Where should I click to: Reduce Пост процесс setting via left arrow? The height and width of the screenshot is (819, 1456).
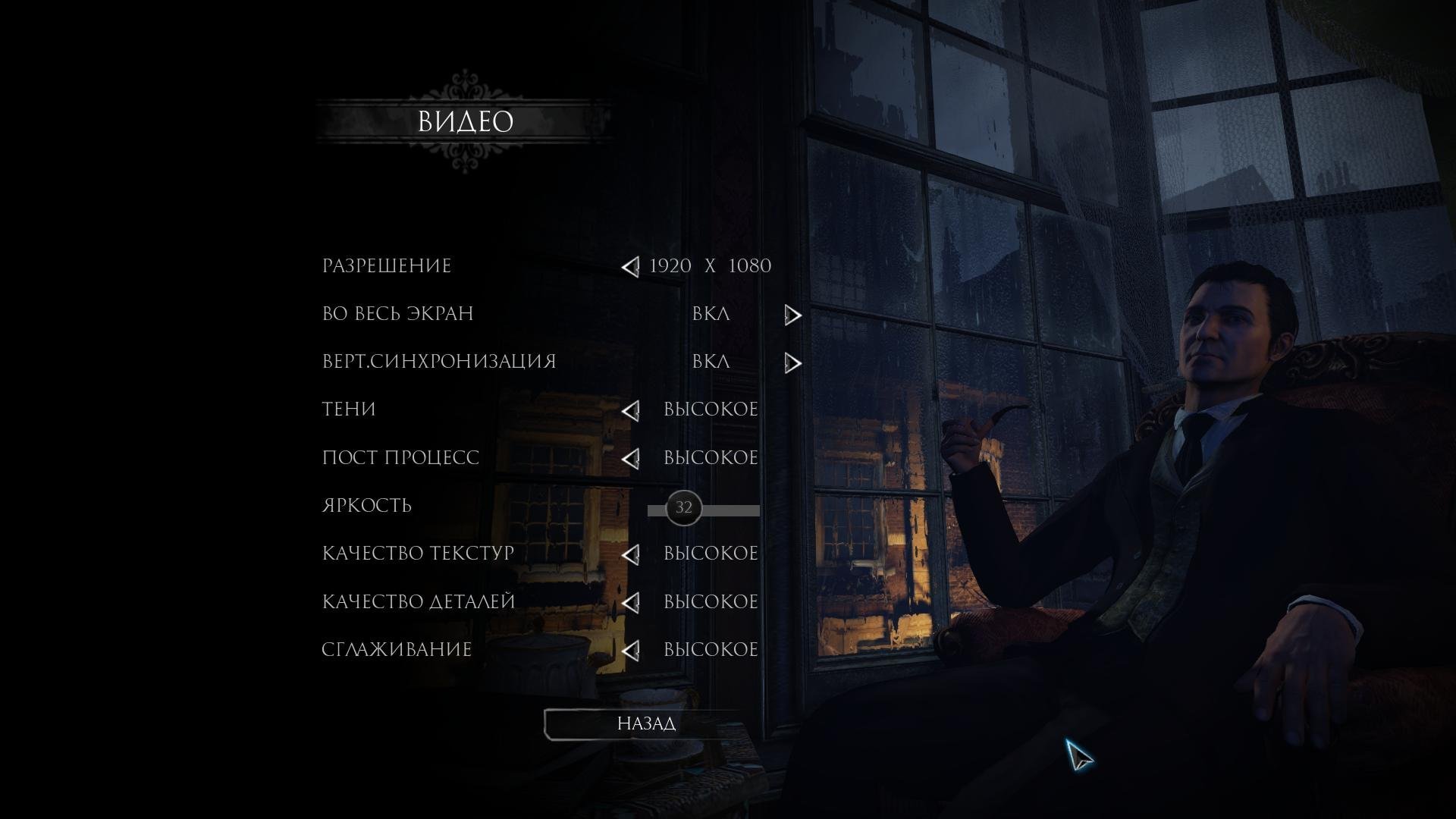(630, 459)
